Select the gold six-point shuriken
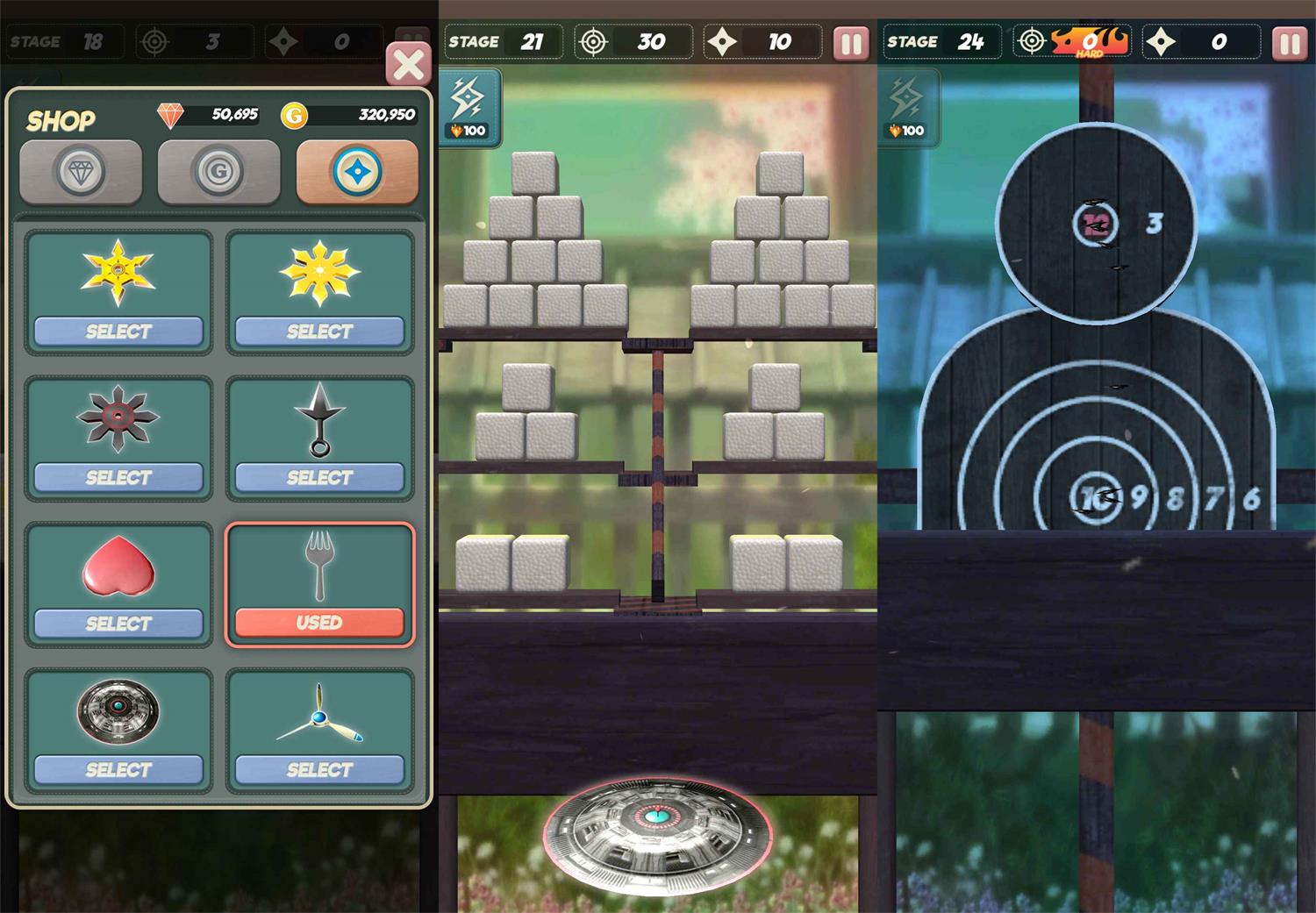Screen dimensions: 1316x913 (x=118, y=332)
